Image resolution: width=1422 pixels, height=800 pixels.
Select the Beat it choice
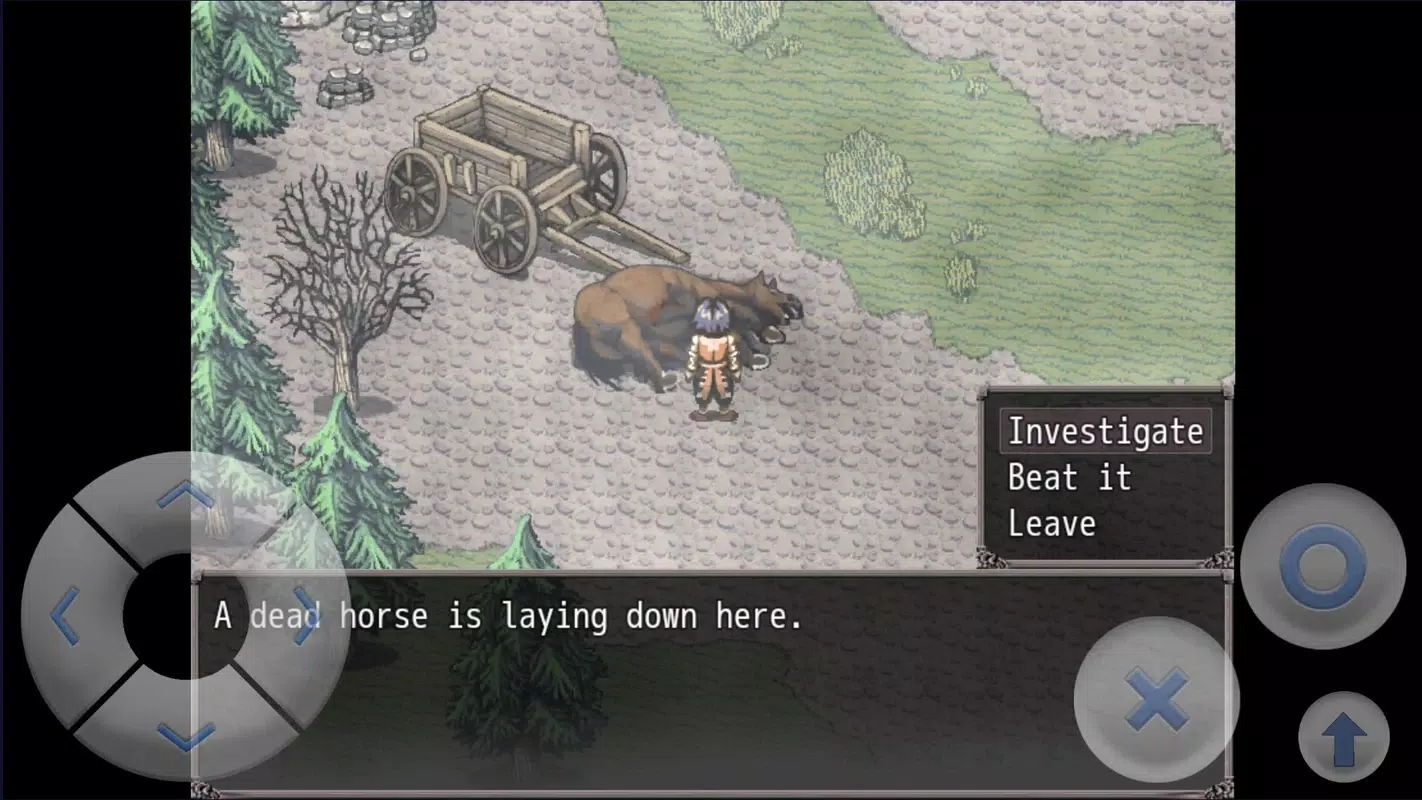coord(1068,478)
